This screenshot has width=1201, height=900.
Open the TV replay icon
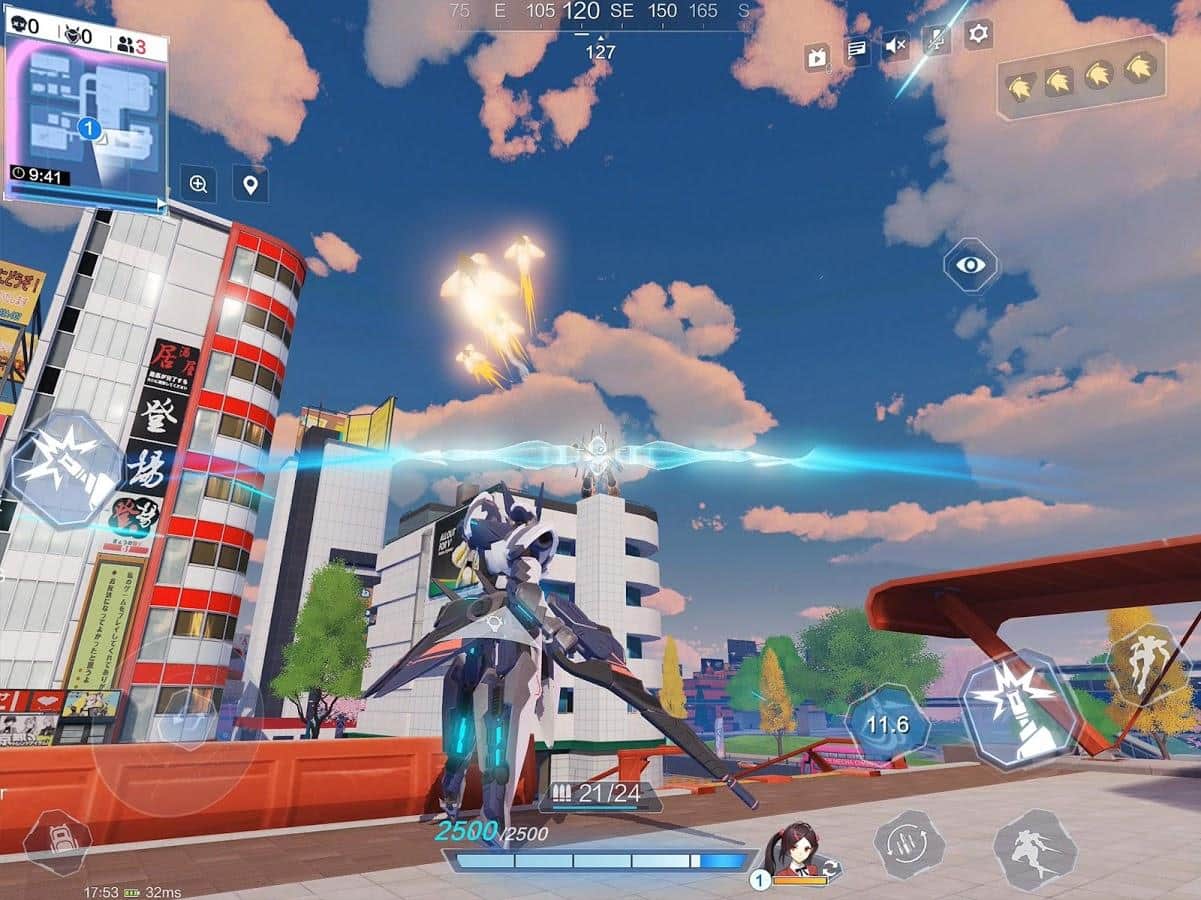coord(817,57)
